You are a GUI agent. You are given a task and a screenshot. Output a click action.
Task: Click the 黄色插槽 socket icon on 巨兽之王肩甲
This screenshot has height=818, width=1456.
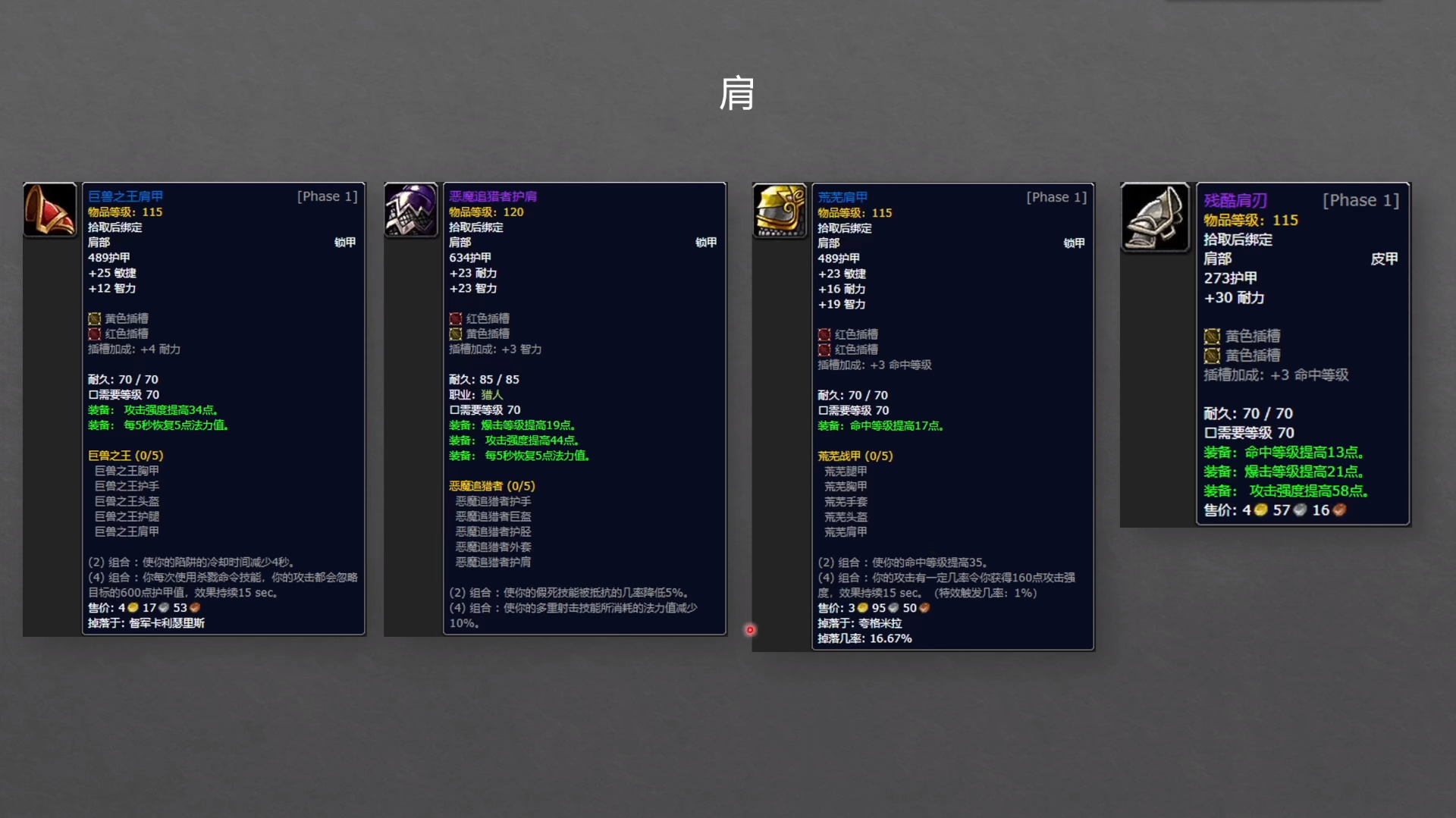(94, 319)
